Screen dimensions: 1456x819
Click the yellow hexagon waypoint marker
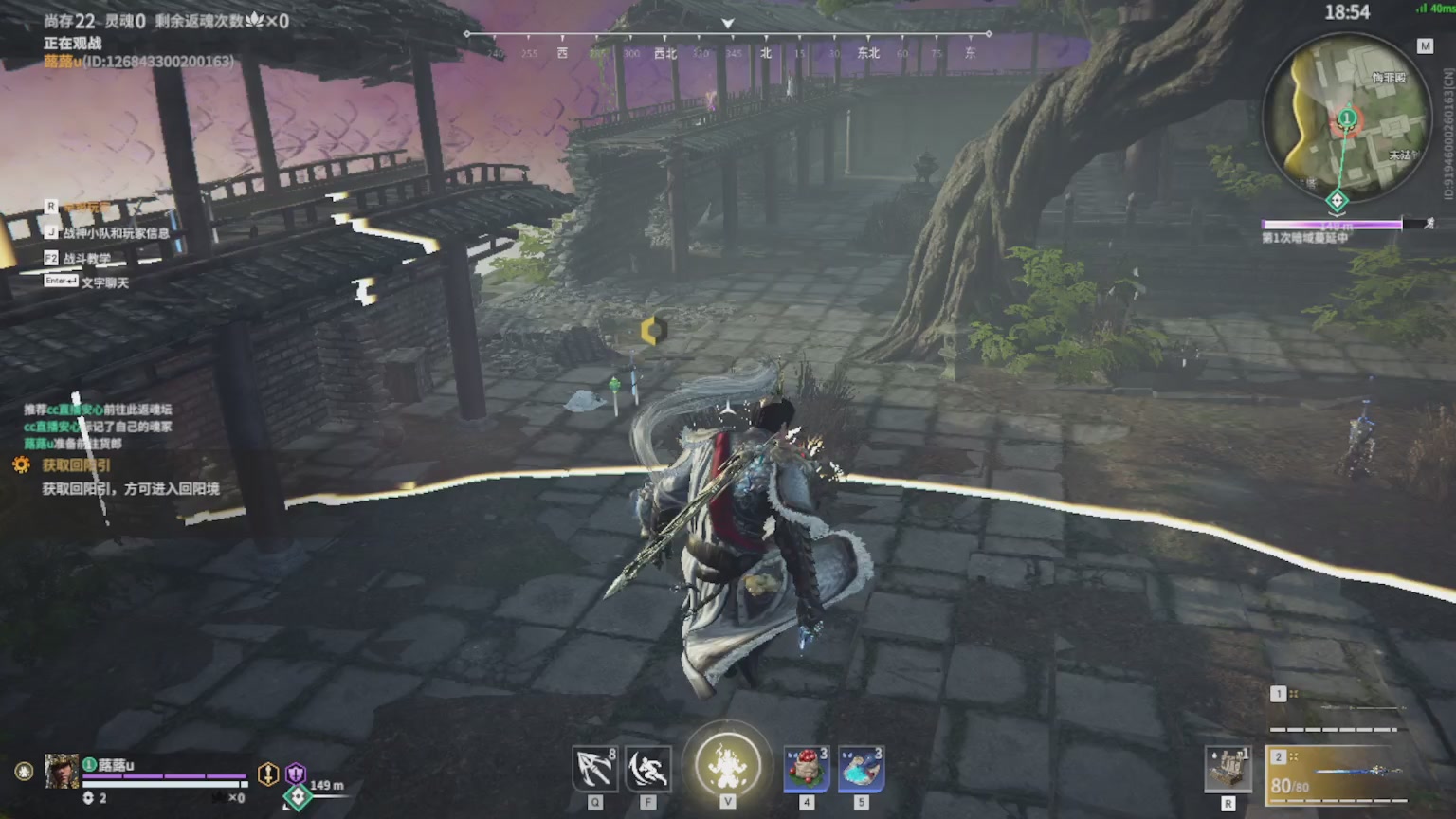(653, 330)
